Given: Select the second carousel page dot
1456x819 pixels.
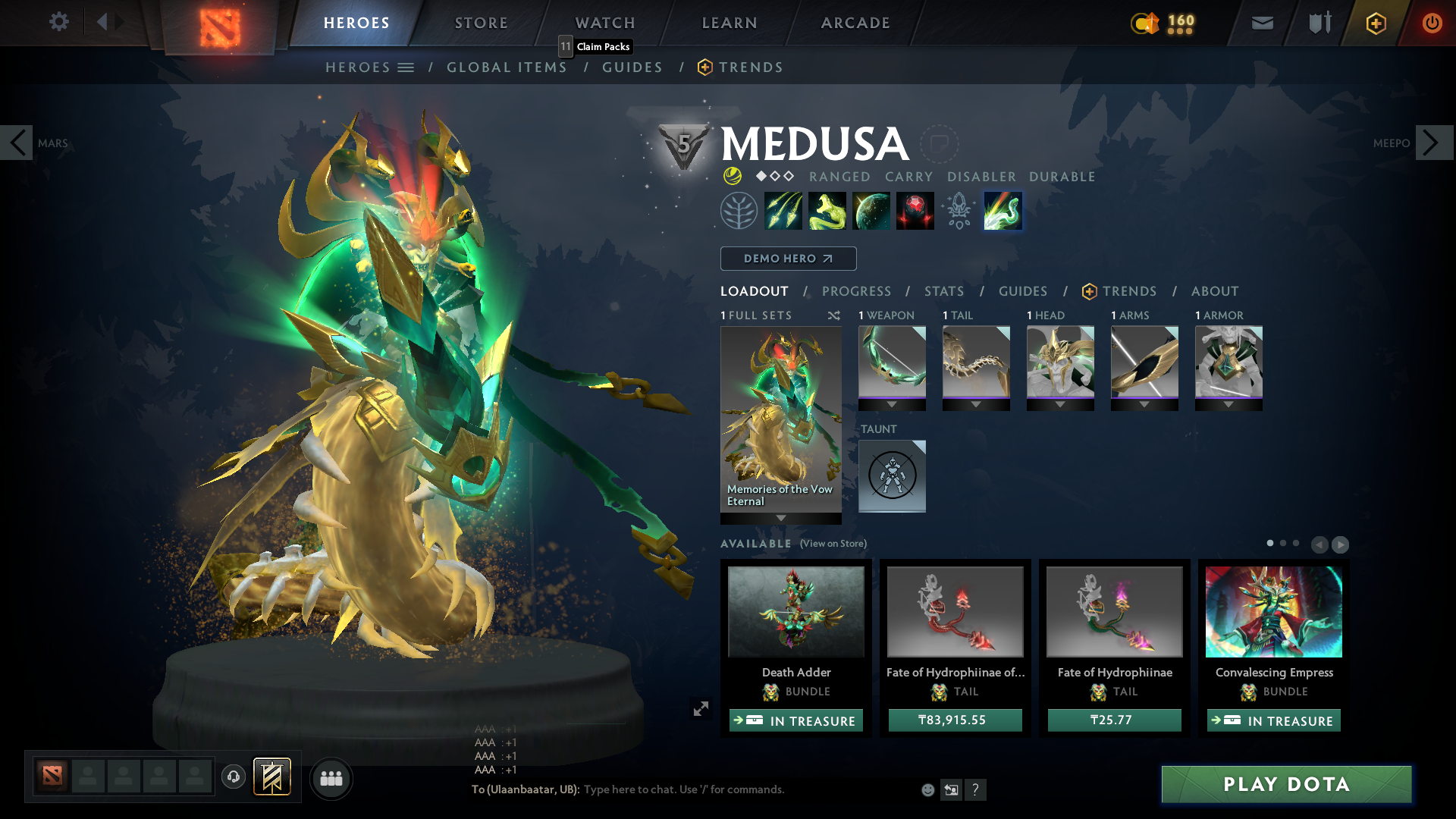Looking at the screenshot, I should [1282, 544].
